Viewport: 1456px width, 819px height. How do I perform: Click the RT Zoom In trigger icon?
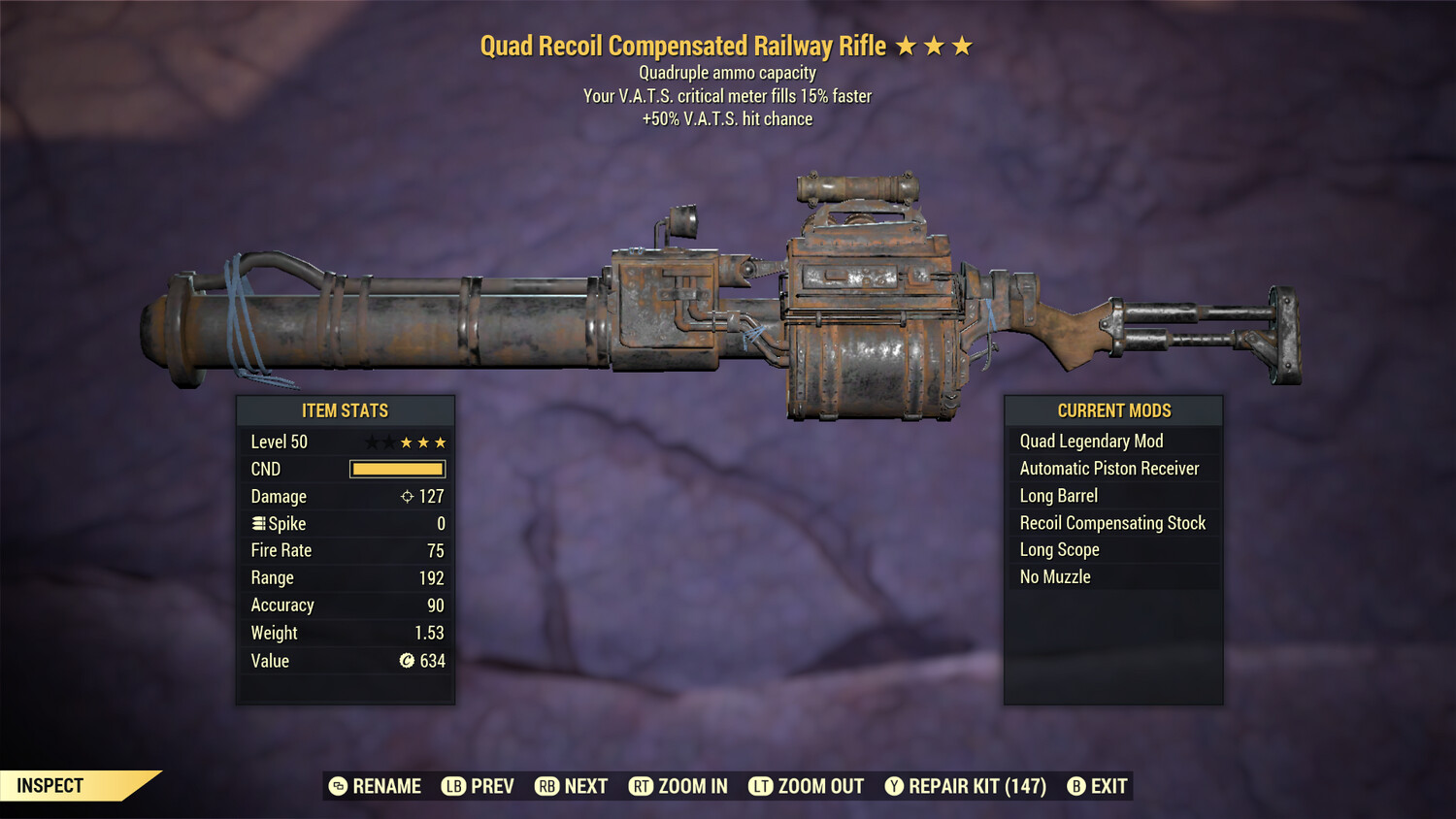[642, 786]
